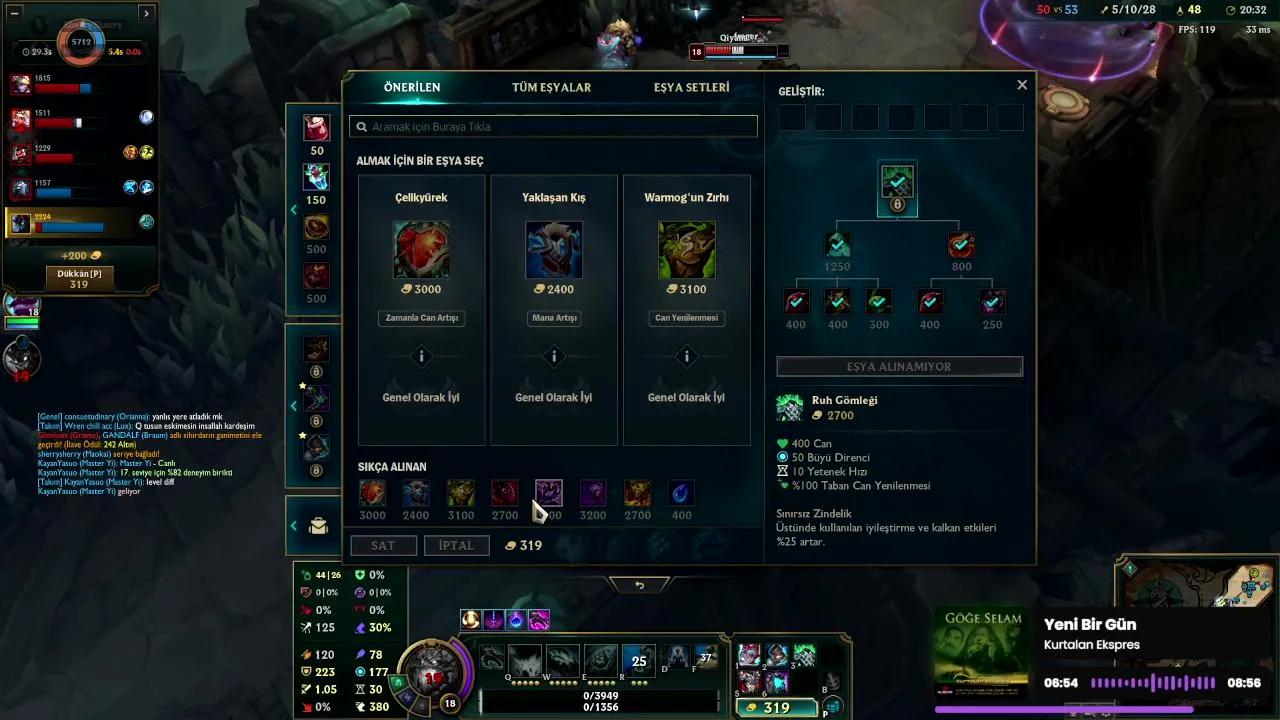This screenshot has height=720, width=1280.
Task: Show the EŞYA SETLERİ tab
Action: (691, 88)
